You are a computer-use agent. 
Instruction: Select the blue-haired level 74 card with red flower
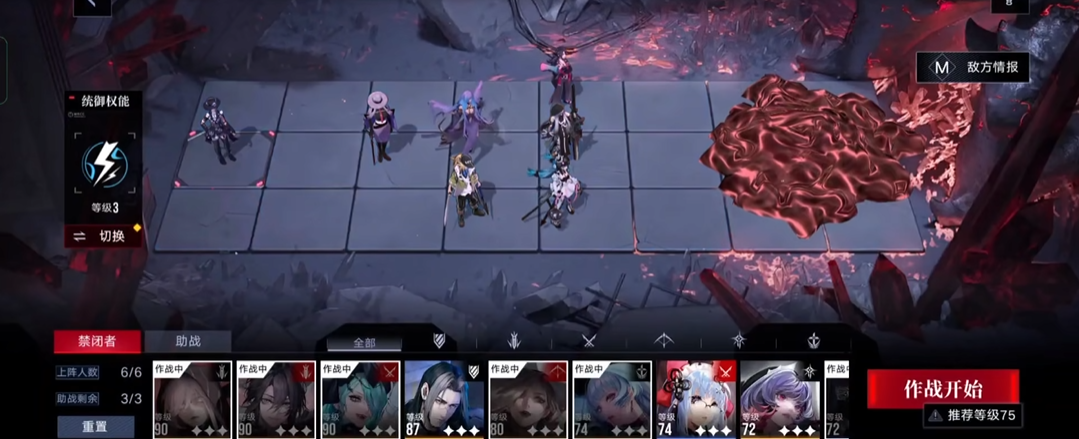[x=696, y=400]
